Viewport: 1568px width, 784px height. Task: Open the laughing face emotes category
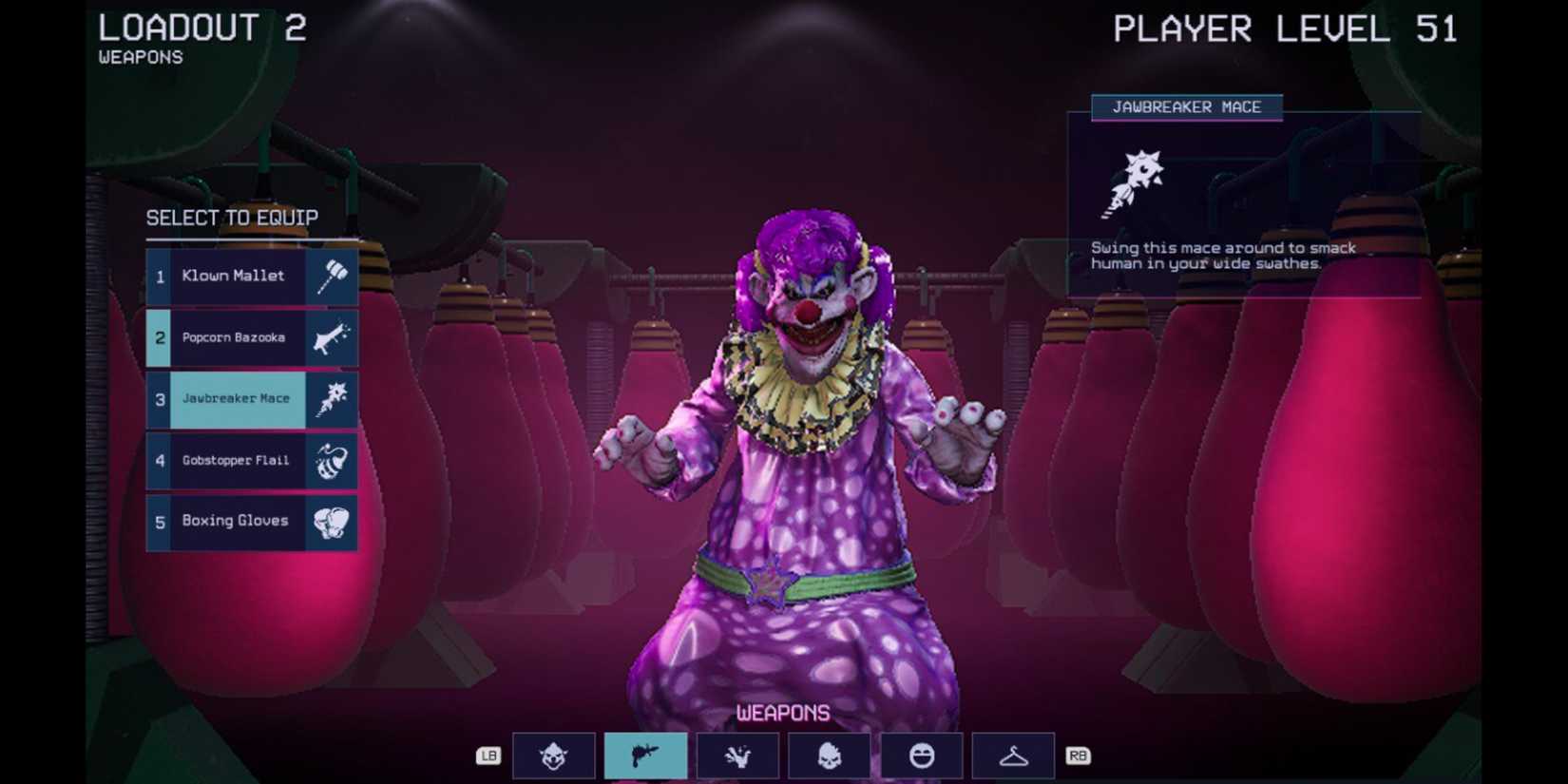click(x=923, y=755)
